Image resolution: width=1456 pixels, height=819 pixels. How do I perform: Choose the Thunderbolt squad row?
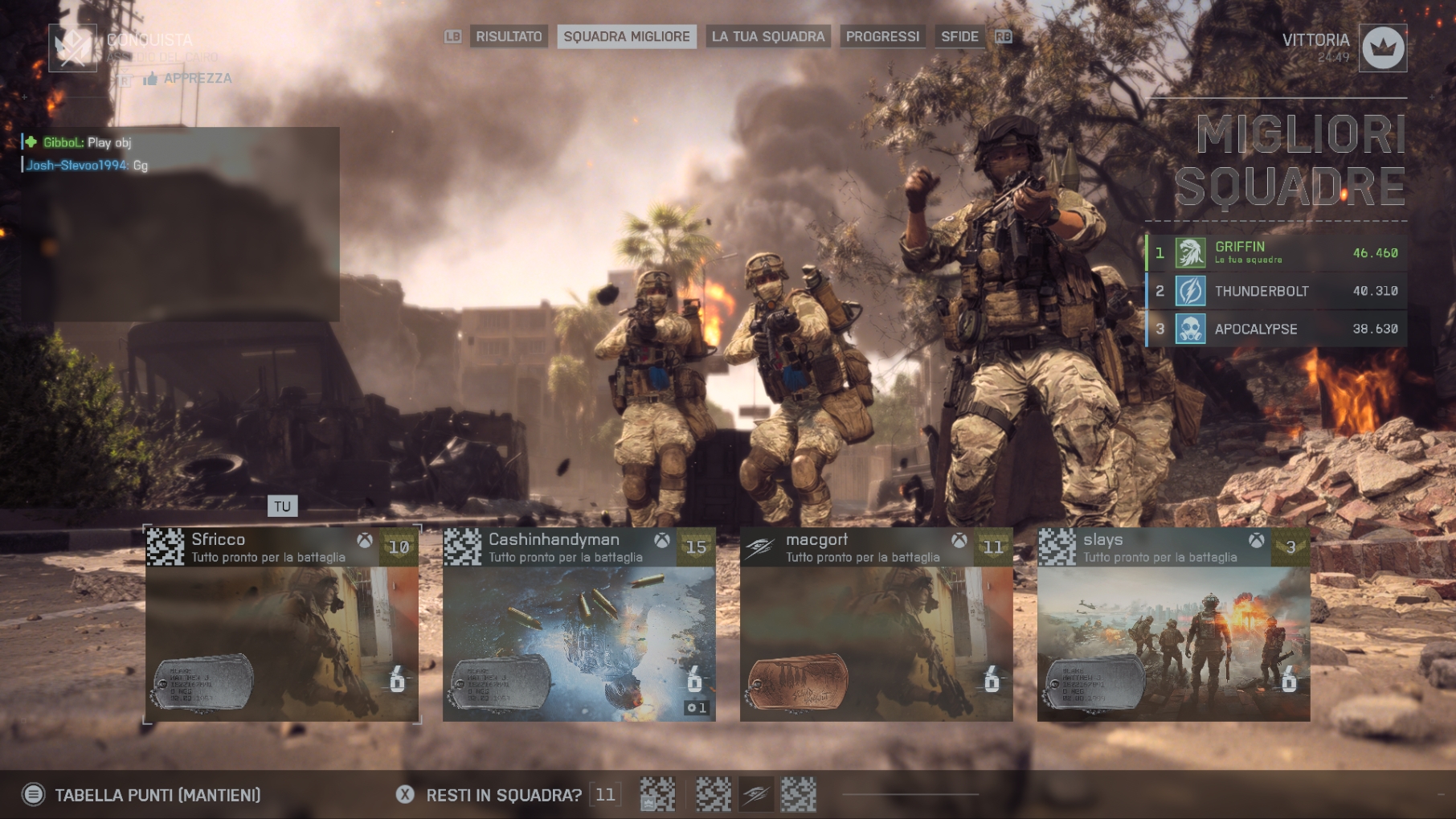click(x=1277, y=291)
